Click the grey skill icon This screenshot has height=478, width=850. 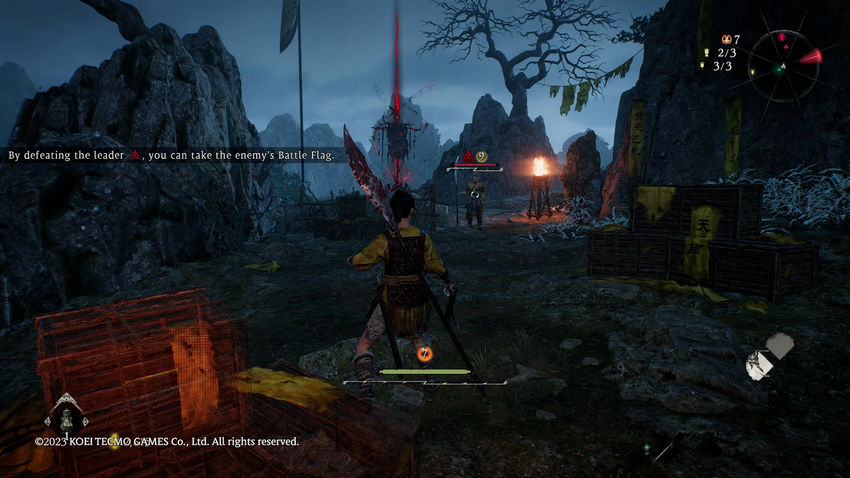pos(779,346)
